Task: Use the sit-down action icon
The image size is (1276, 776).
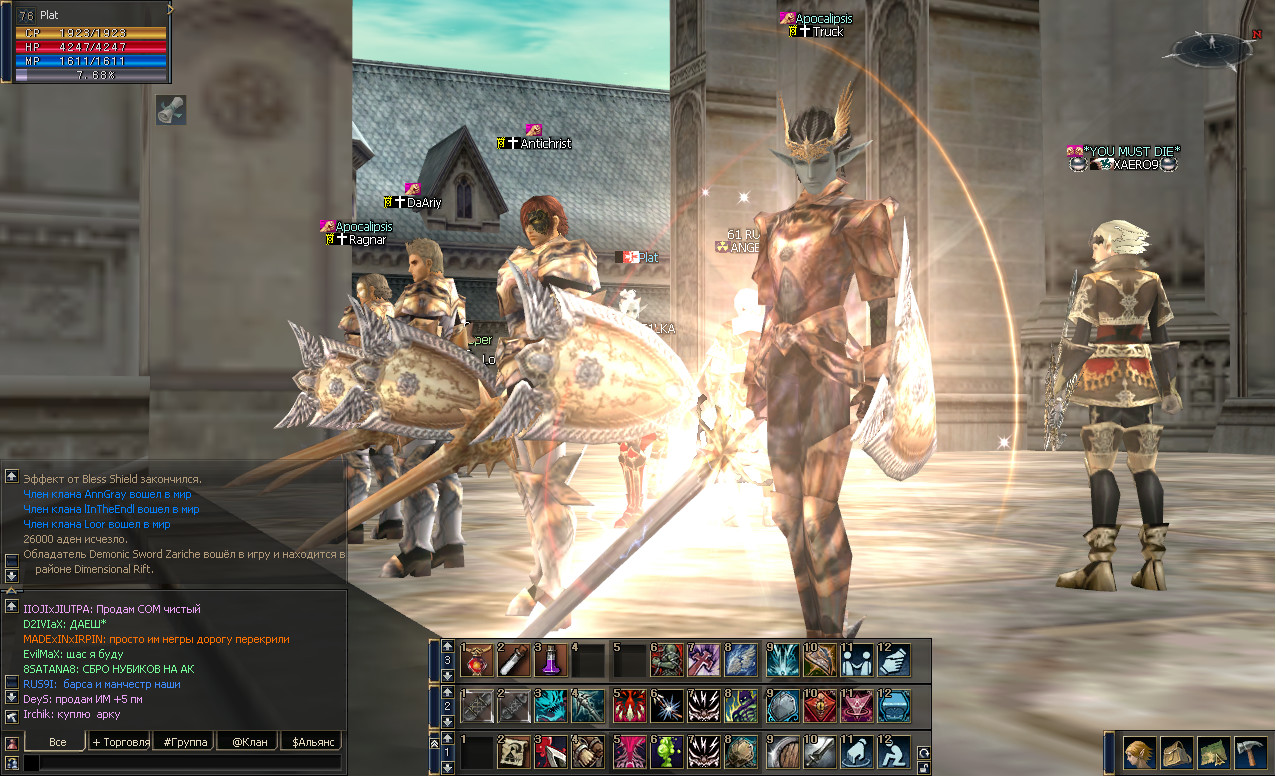Action: click(x=894, y=752)
